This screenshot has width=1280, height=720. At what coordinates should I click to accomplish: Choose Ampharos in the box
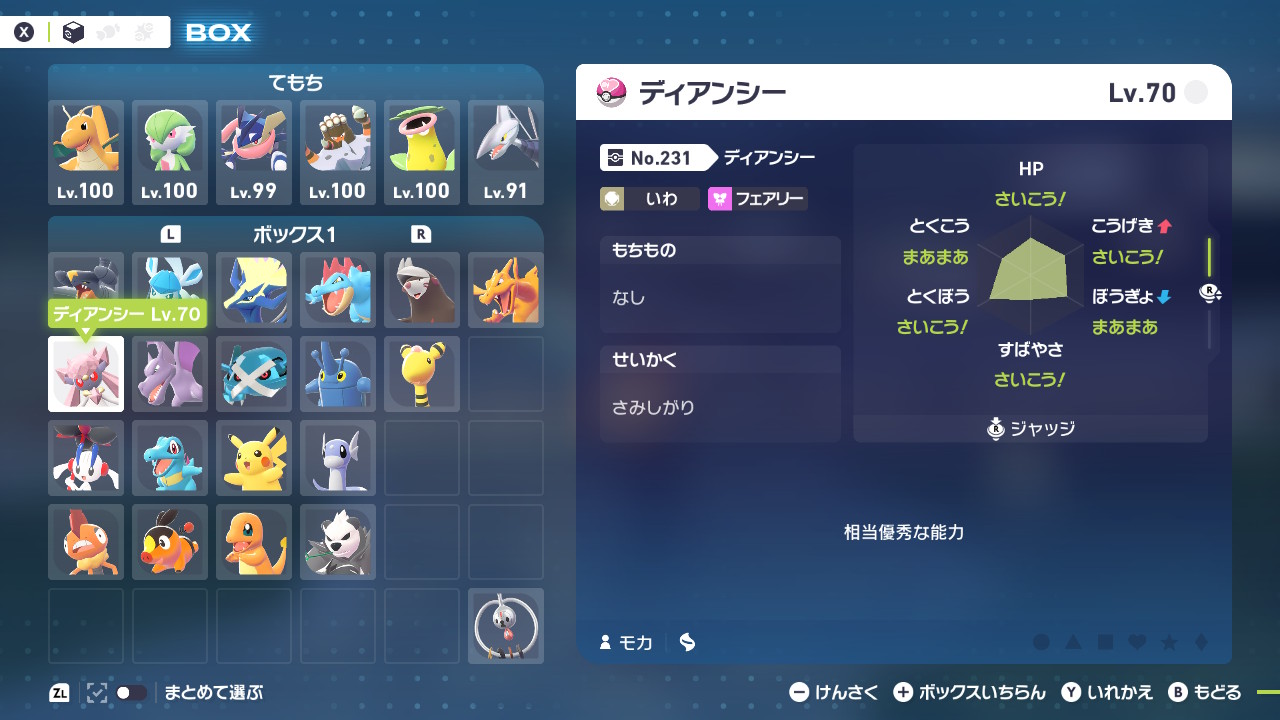422,374
